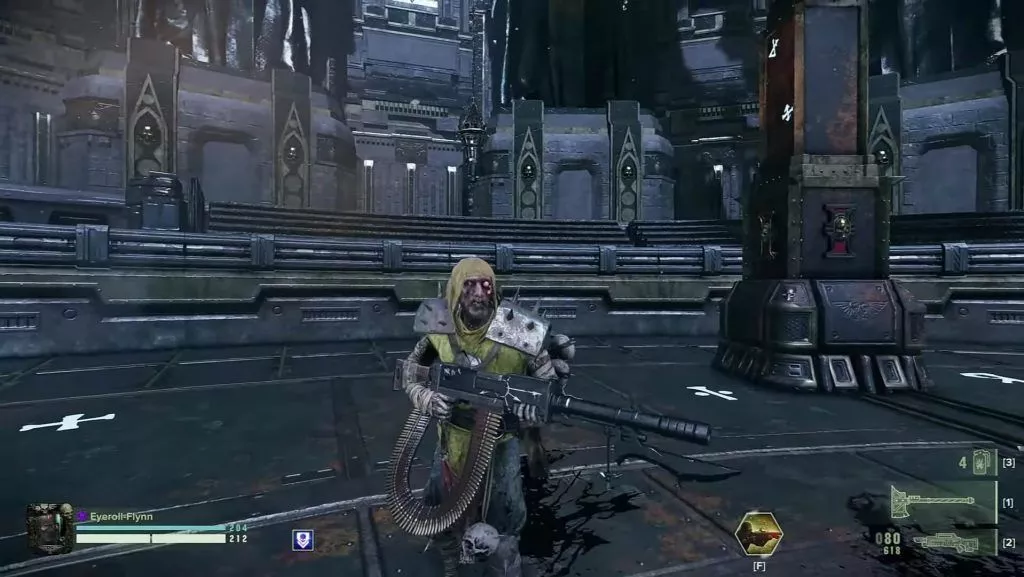Select the Eyeroll-Flynn player name
The image size is (1024, 577).
[121, 516]
